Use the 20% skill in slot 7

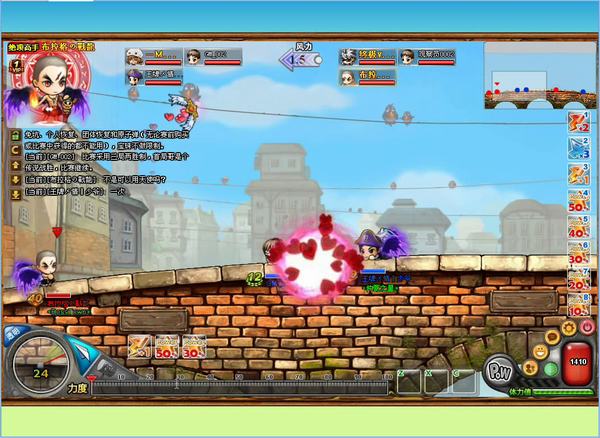577,278
